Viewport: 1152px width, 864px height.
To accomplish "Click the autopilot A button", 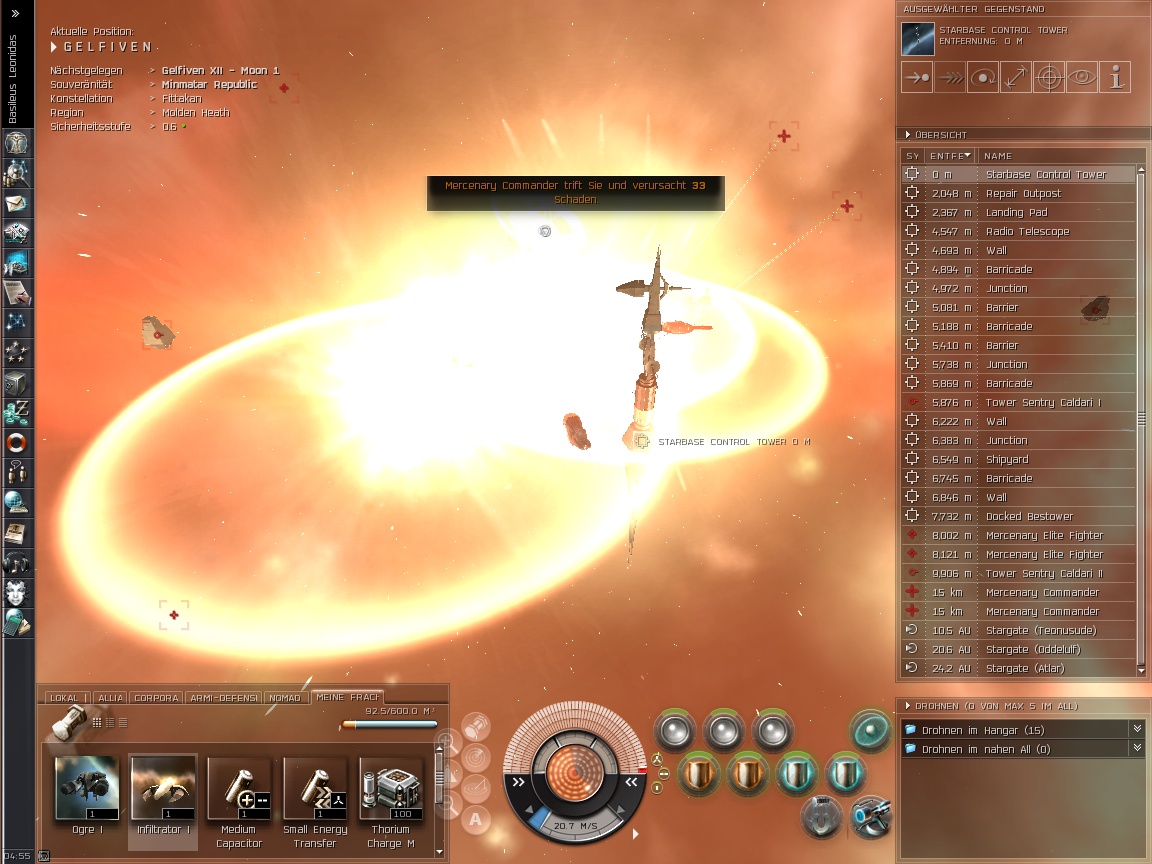I will 476,820.
